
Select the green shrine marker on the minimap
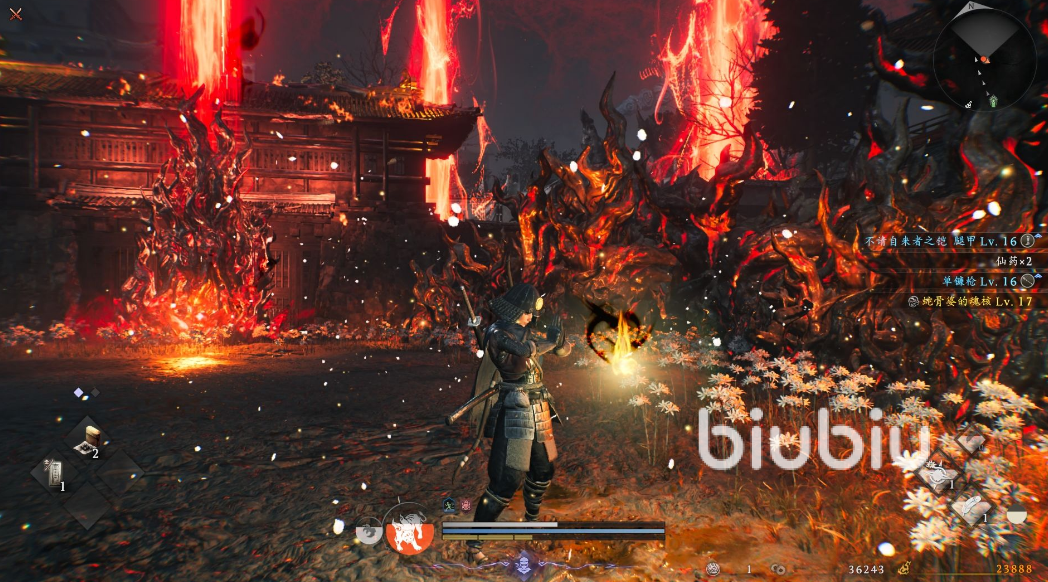click(993, 101)
